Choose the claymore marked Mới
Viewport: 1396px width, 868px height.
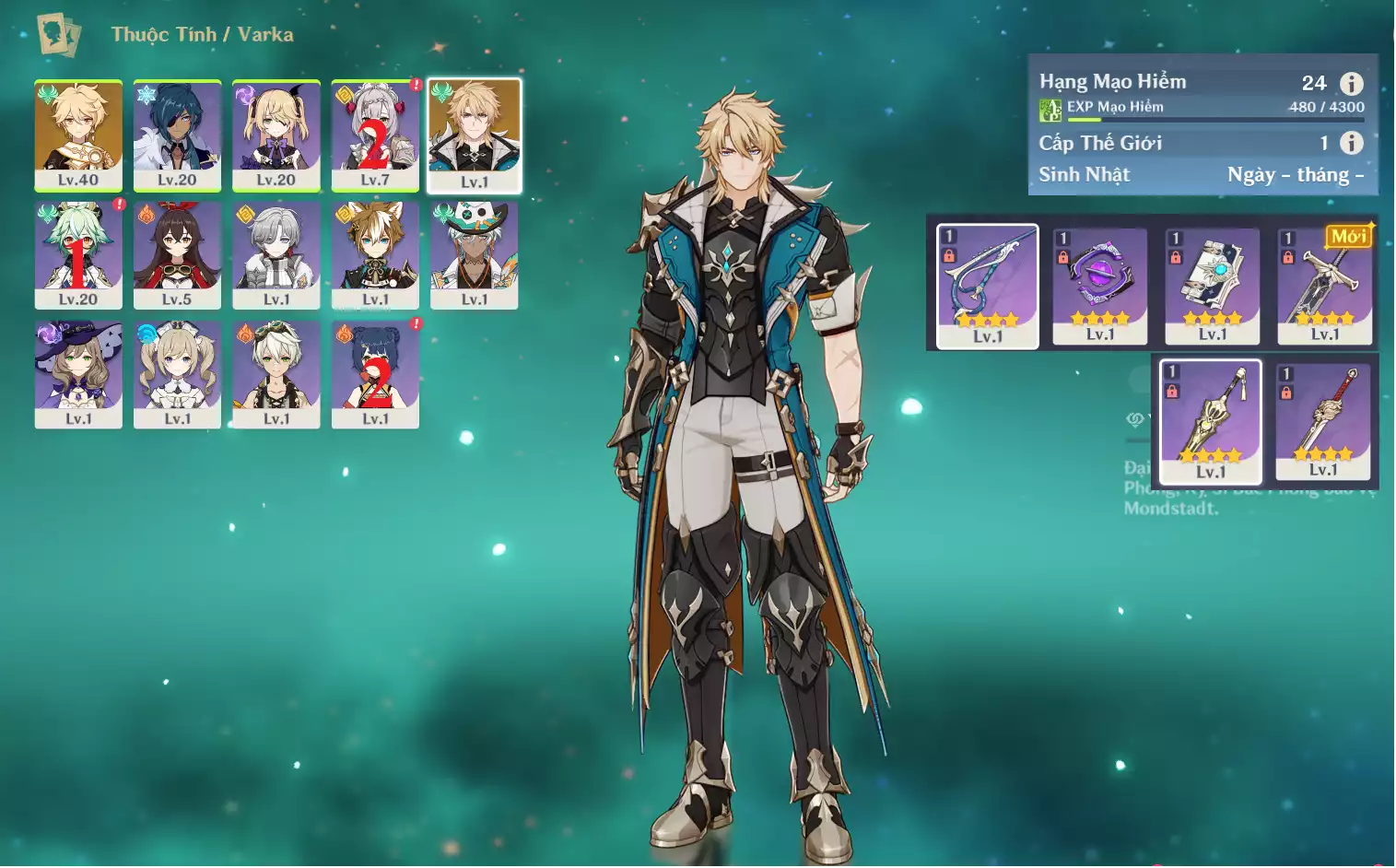(1325, 286)
